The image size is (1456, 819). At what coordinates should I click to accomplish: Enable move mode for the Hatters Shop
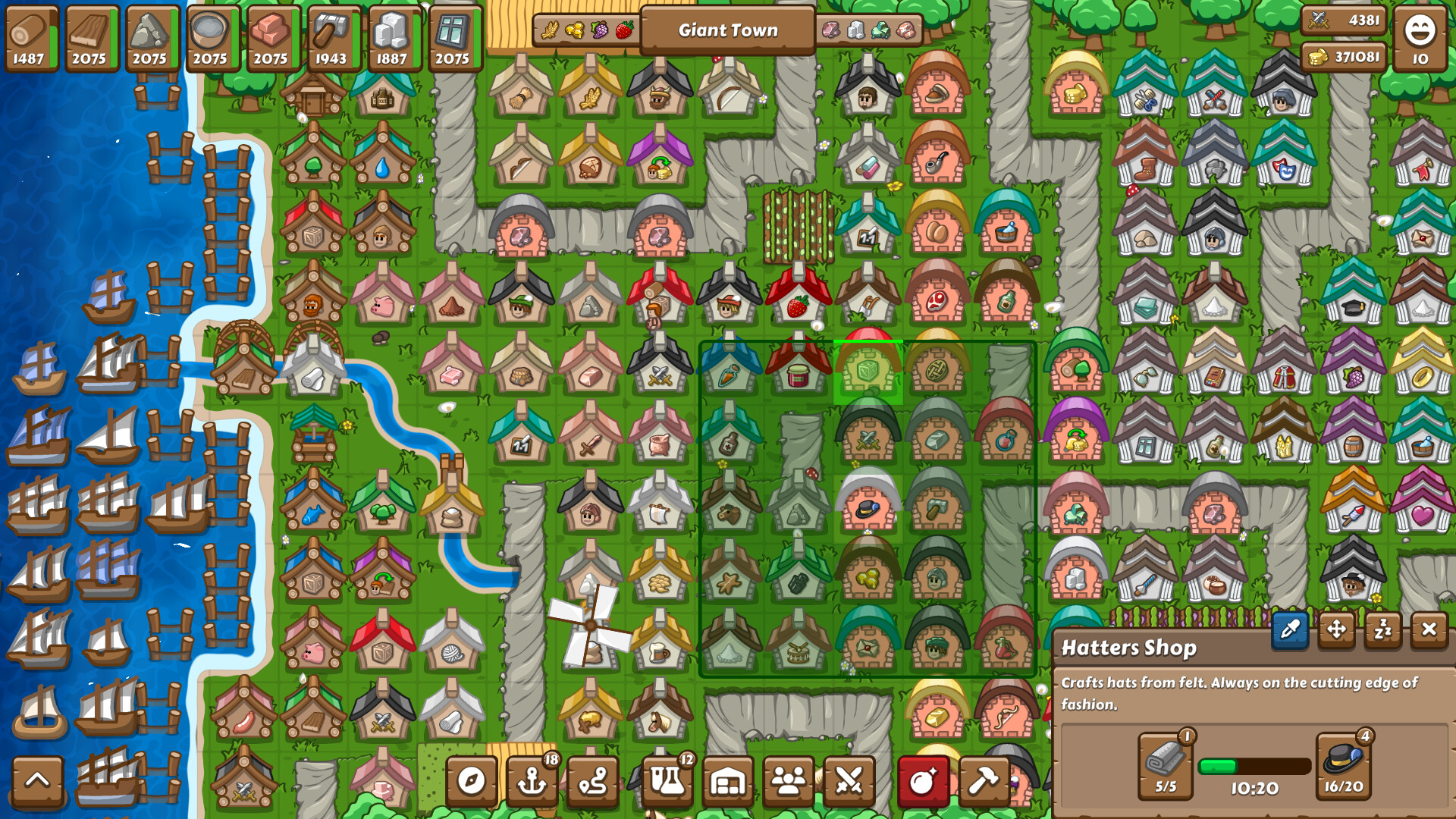tap(1336, 631)
